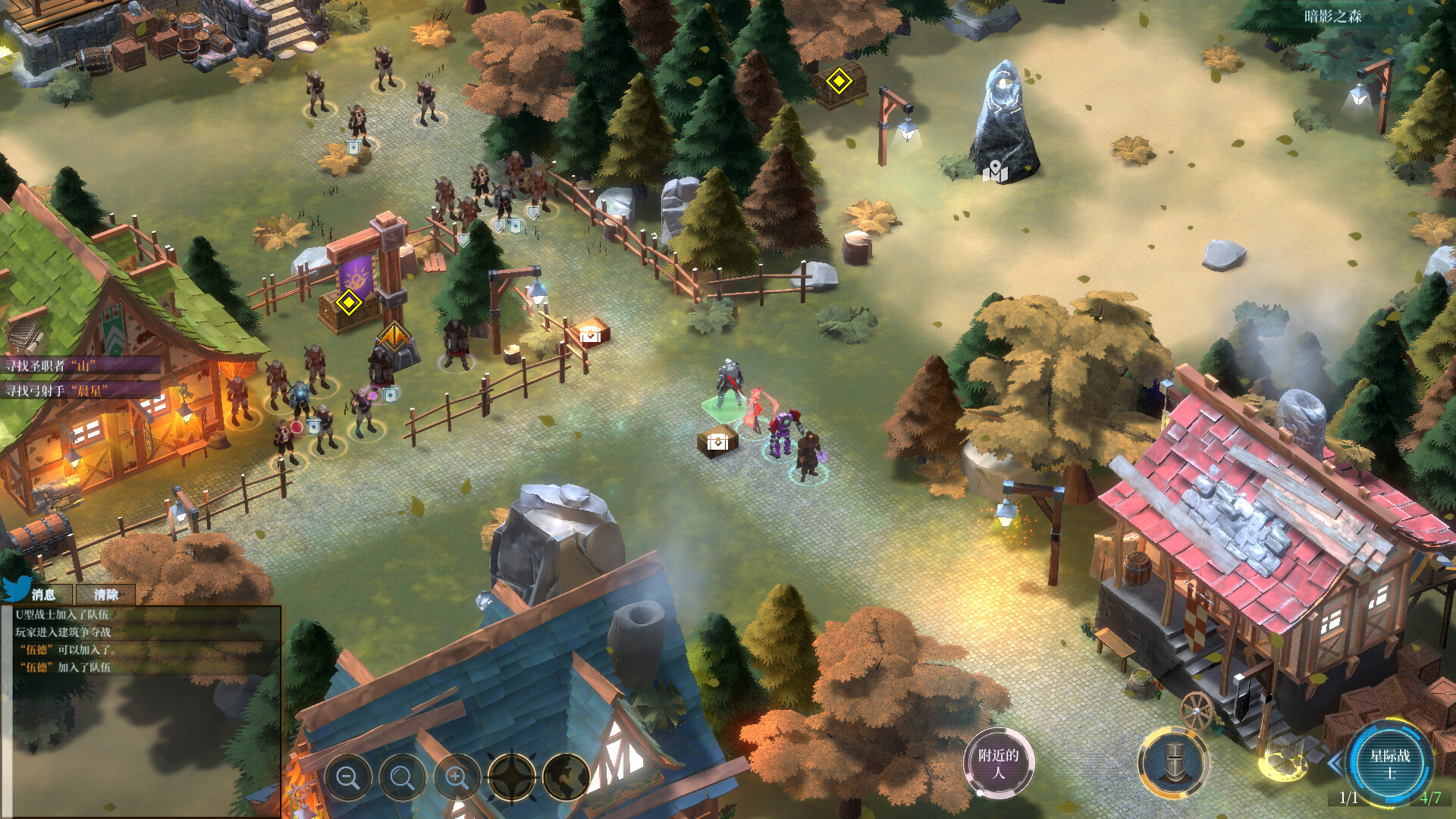Select the yellow diamond marker on the forest chest
The width and height of the screenshot is (1456, 819).
coord(839,81)
